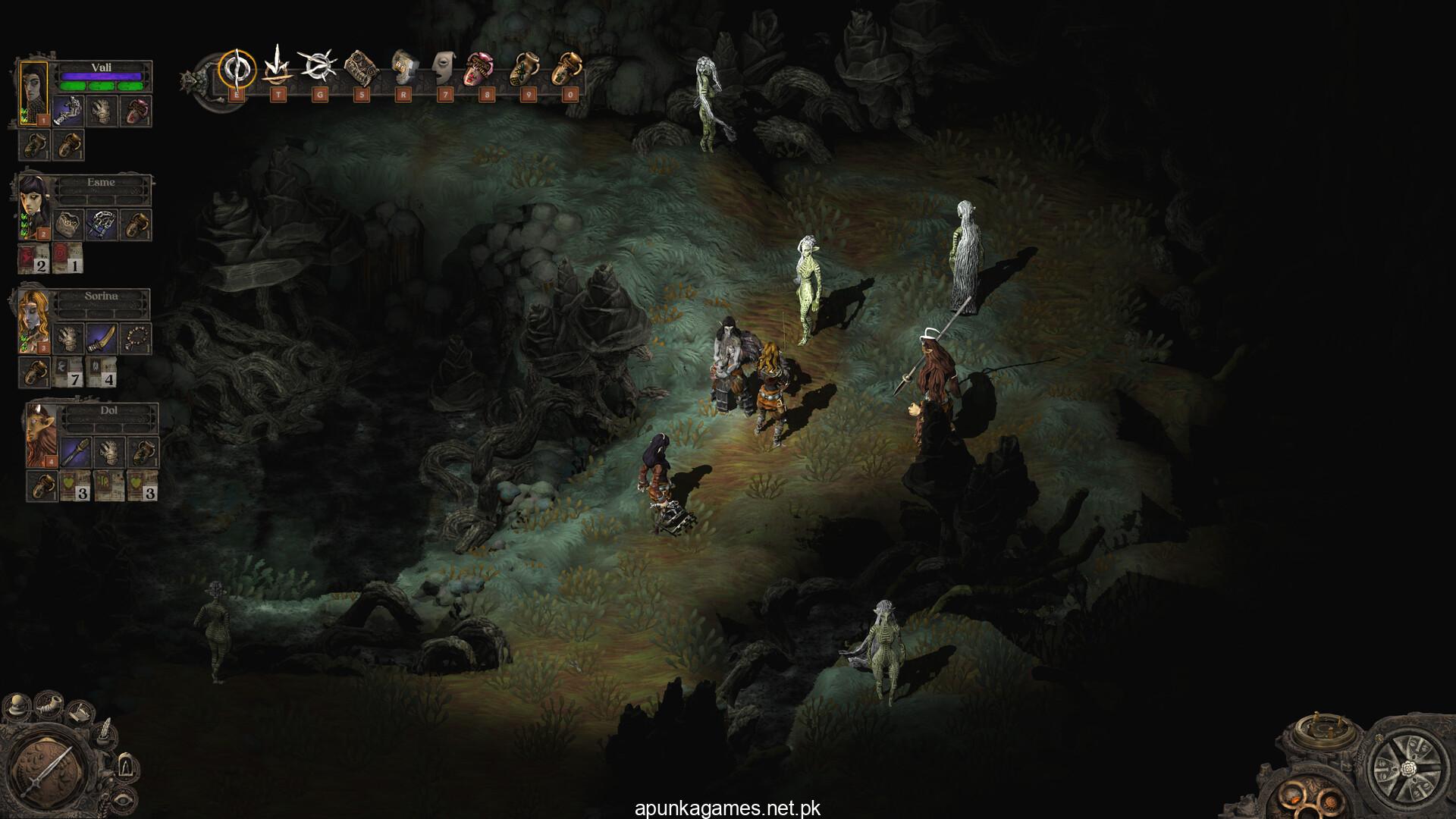The image size is (1456, 819).
Task: Select Sorina's bead necklace slot
Action: click(137, 337)
